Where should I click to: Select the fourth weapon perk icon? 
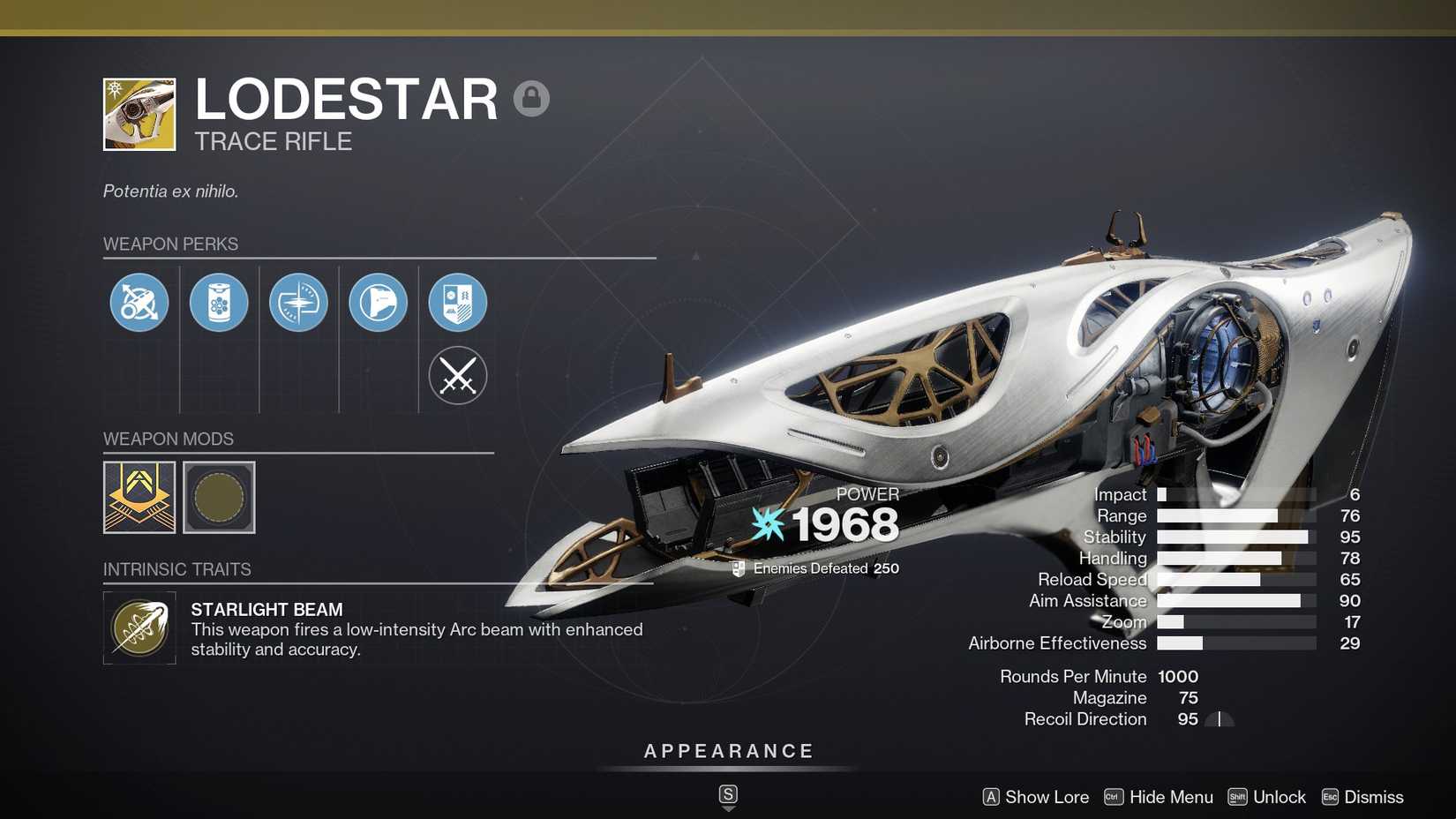(378, 302)
